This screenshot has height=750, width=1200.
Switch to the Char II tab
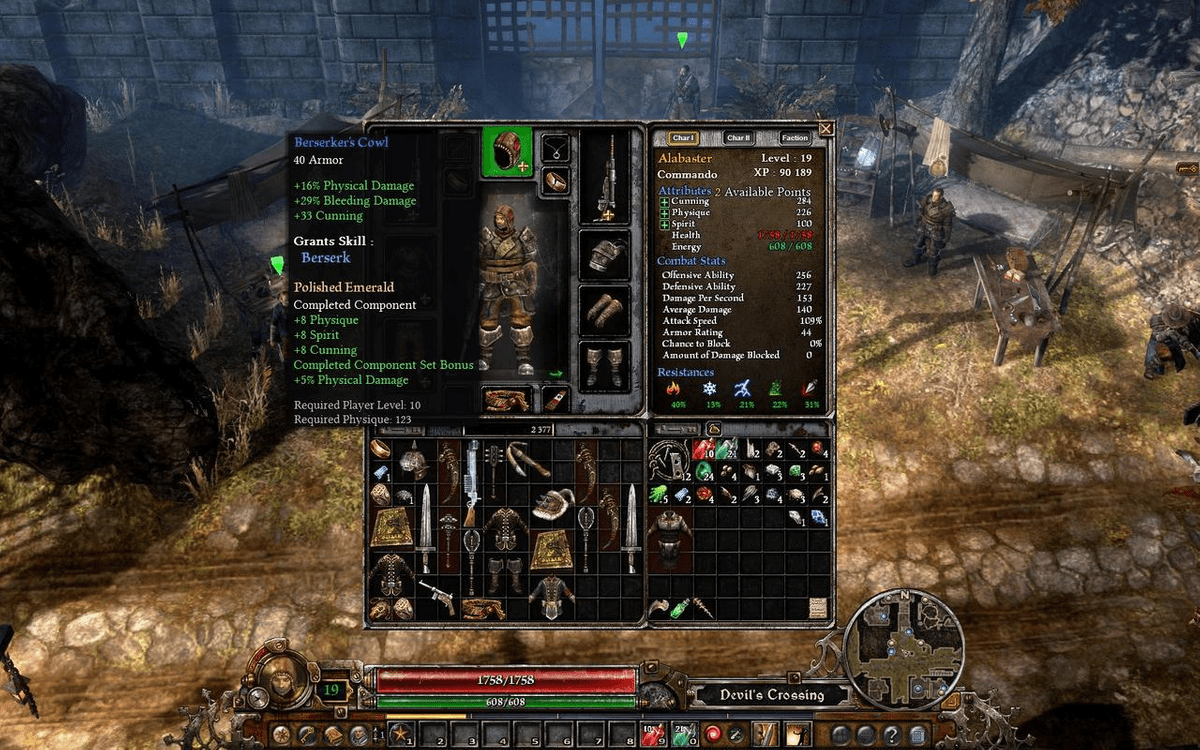pos(739,138)
